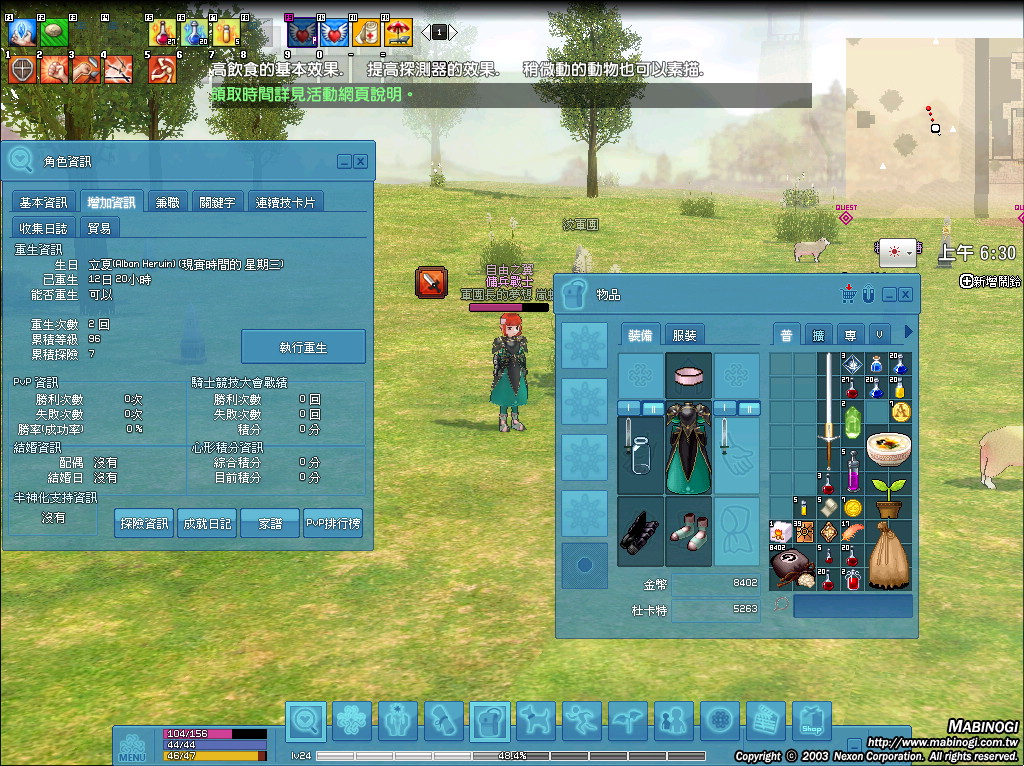Click the shopping cart icon in inventory
The width and height of the screenshot is (1024, 766).
[849, 294]
